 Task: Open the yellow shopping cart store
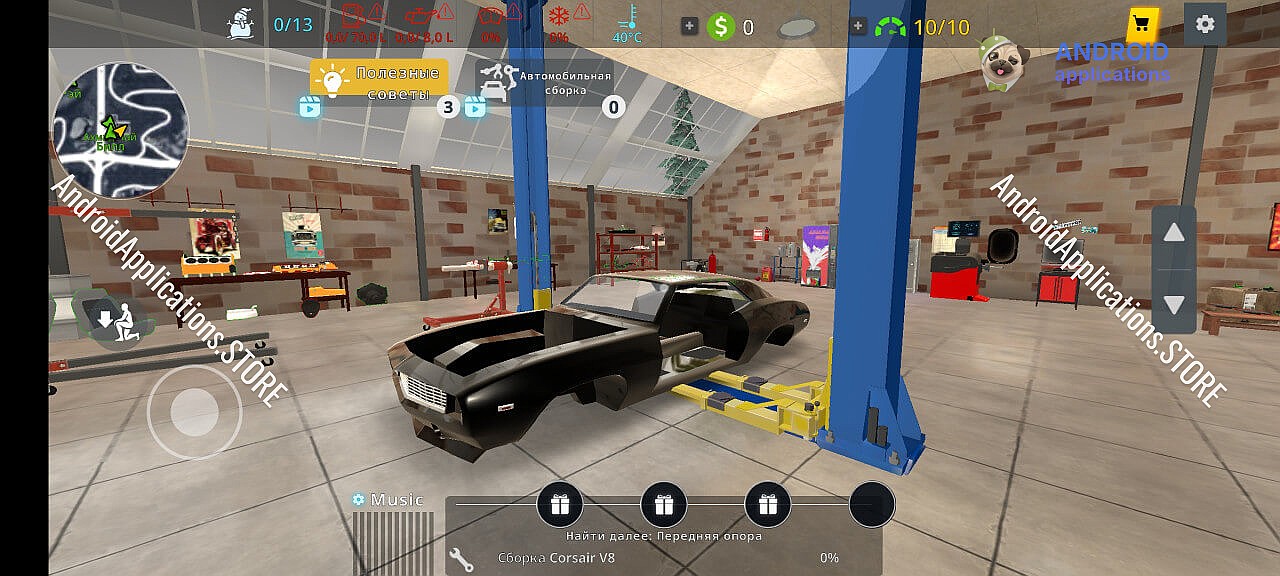coord(1141,24)
